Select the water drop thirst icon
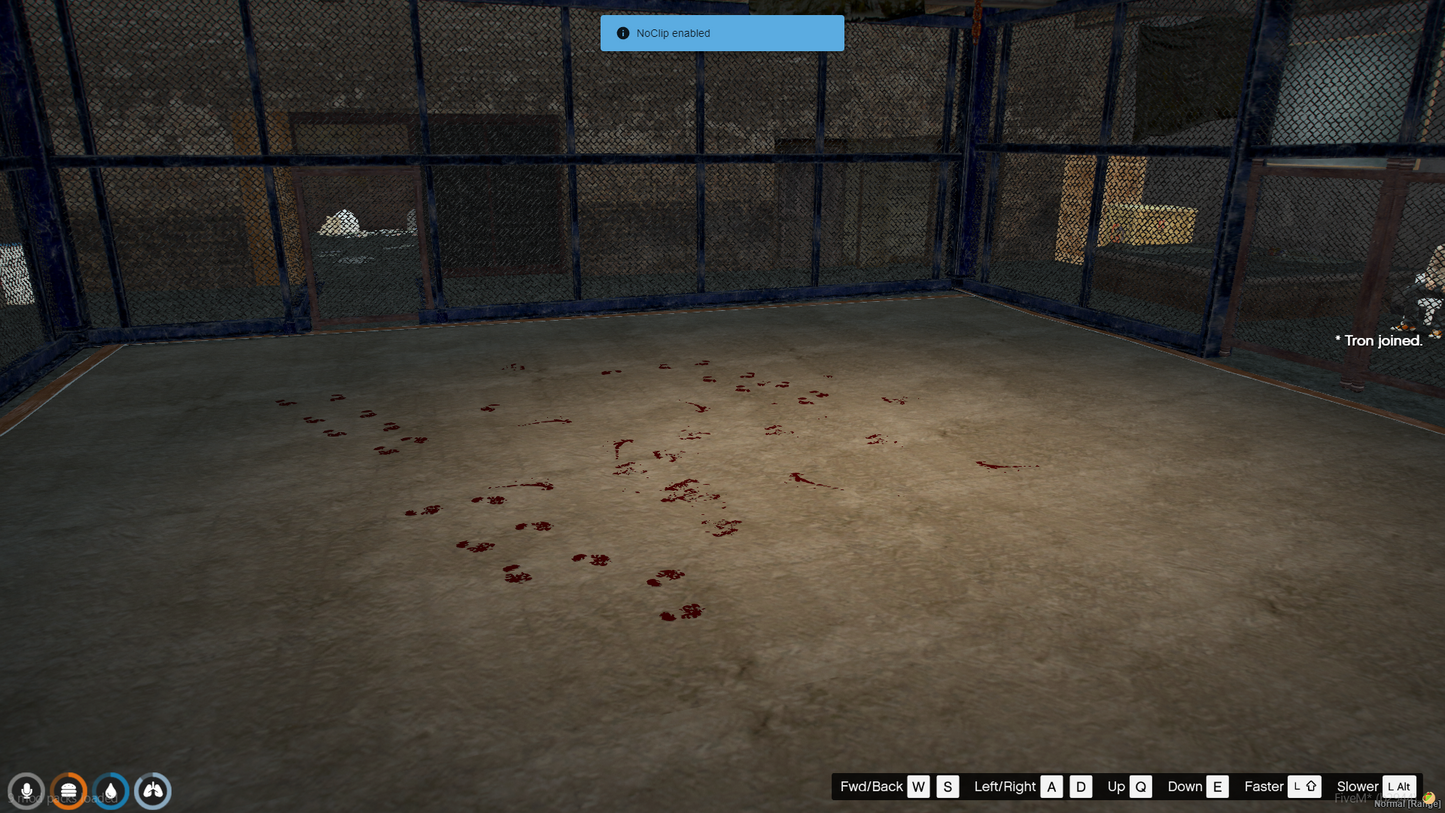 pos(111,791)
